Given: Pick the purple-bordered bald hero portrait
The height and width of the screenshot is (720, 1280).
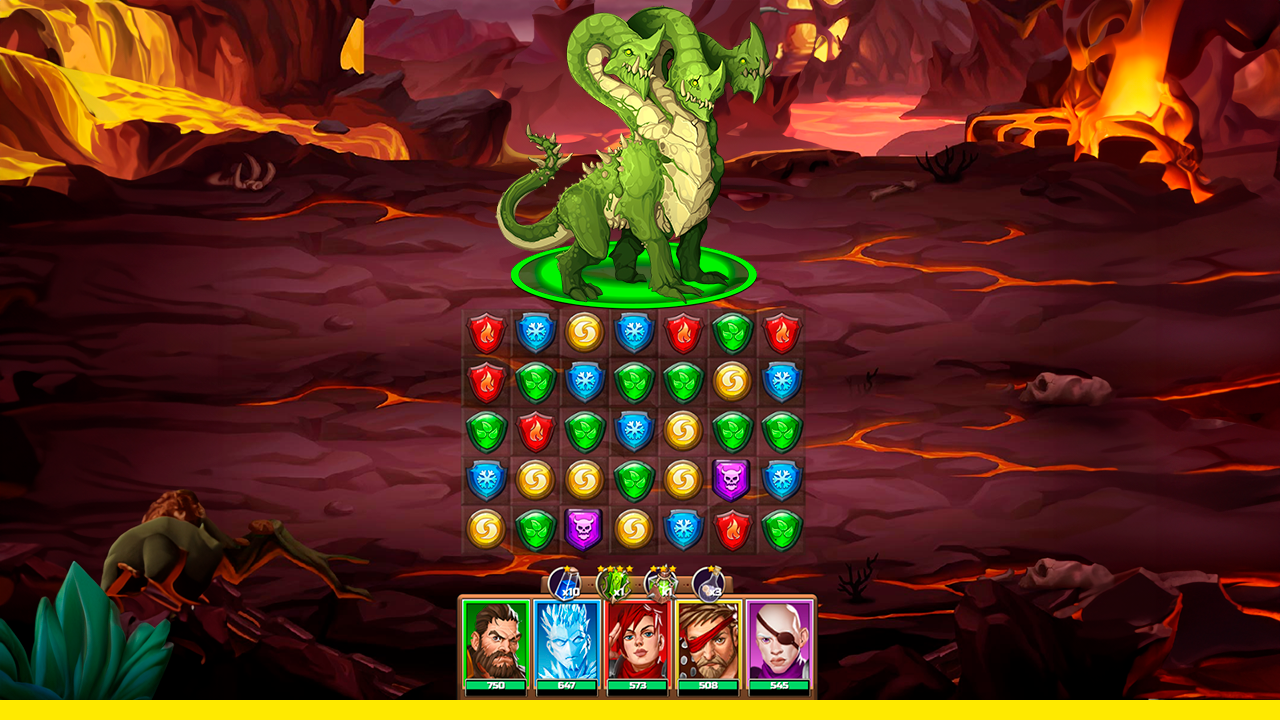Looking at the screenshot, I should (x=780, y=640).
